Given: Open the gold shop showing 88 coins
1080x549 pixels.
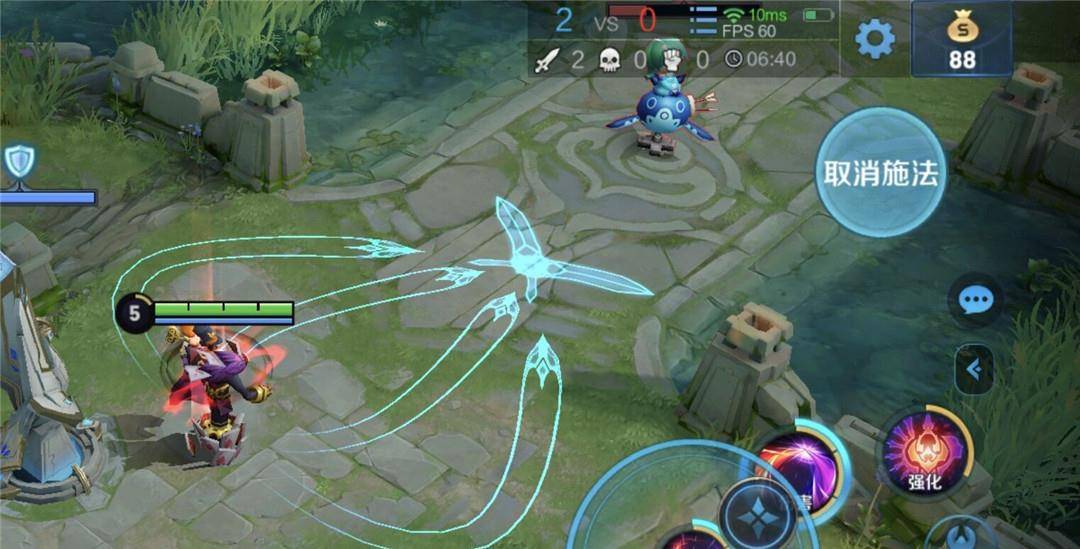Looking at the screenshot, I should (x=961, y=39).
